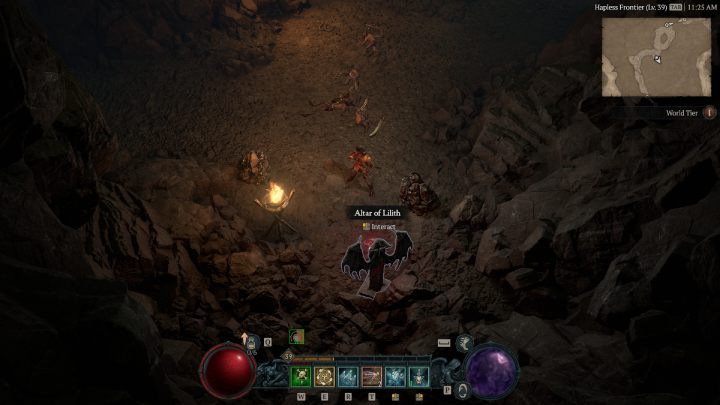Interact with the Altar of Lilith prompt
The image size is (720, 405).
pos(378,227)
